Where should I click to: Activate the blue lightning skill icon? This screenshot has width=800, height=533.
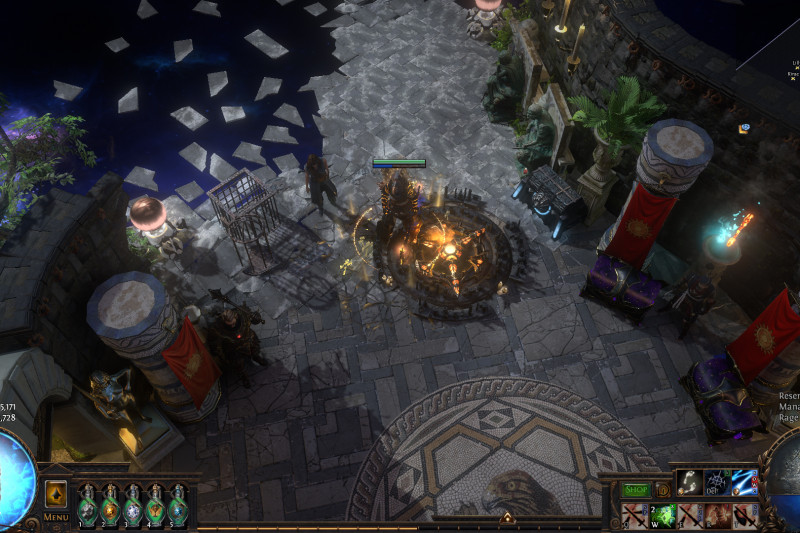click(x=743, y=483)
